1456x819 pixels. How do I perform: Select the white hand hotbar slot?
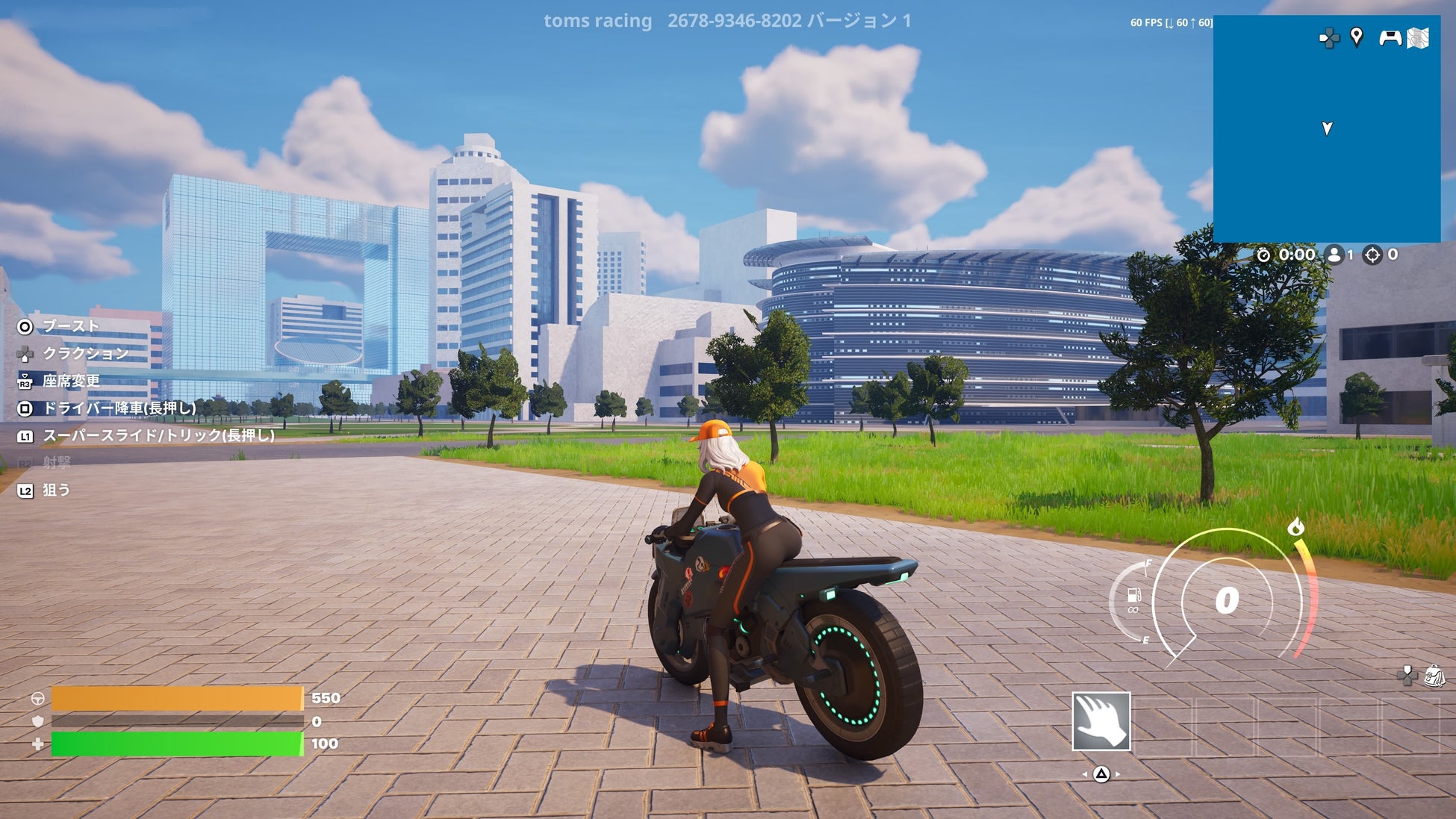click(1101, 721)
